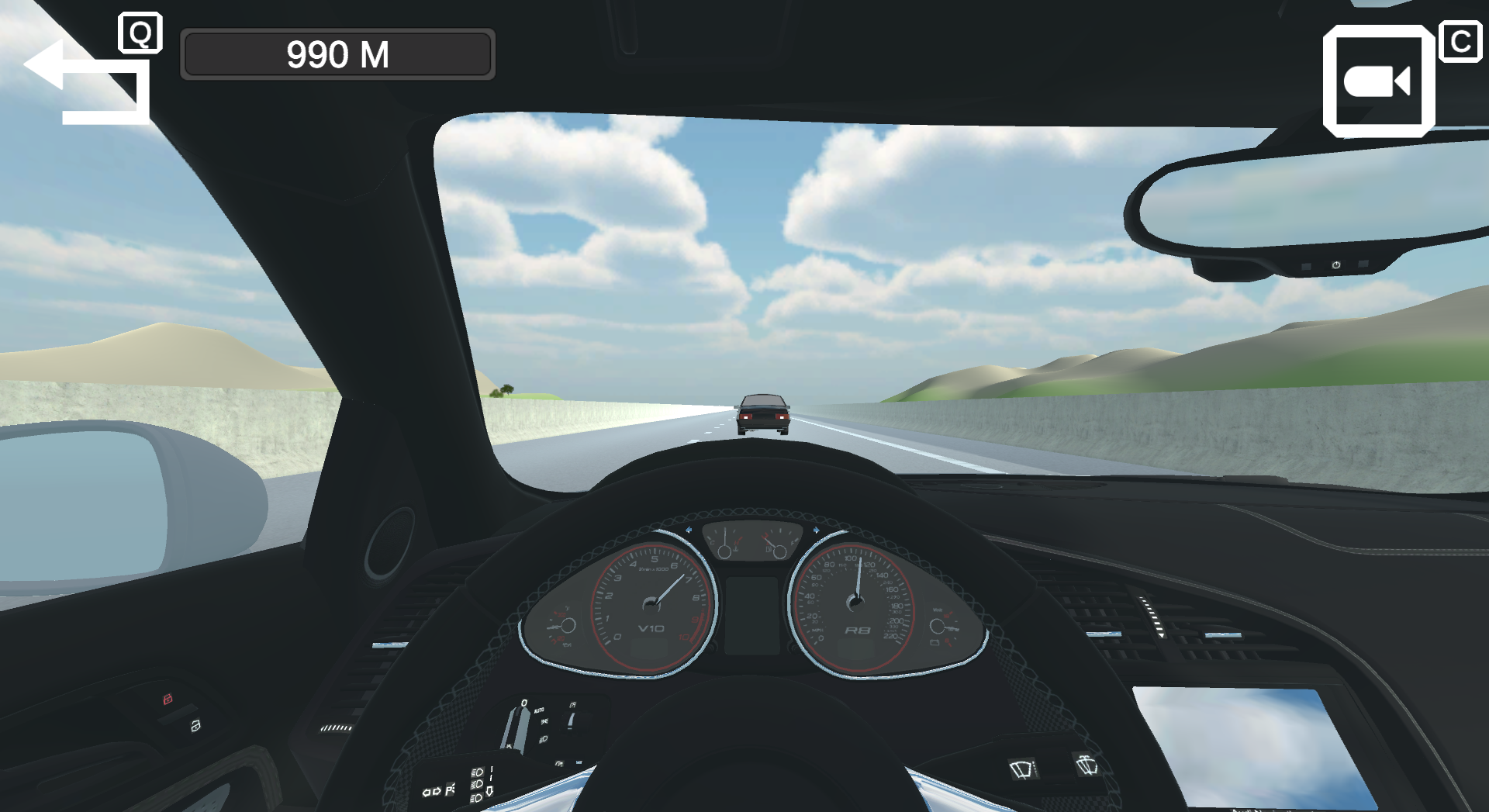Screen dimensions: 1489x812
Task: Toggle the door unlock button
Action: (195, 725)
